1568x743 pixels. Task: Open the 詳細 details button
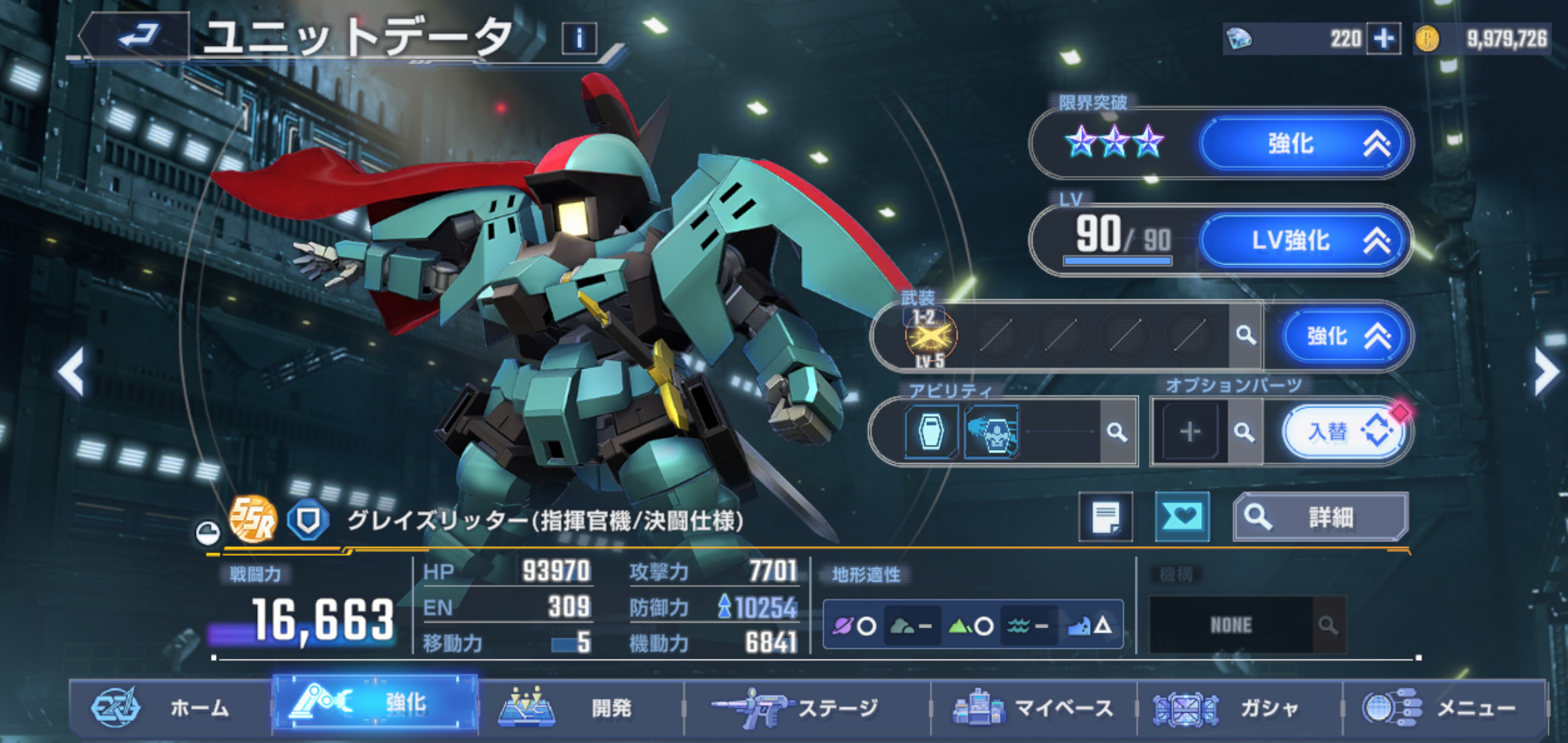tap(1320, 517)
